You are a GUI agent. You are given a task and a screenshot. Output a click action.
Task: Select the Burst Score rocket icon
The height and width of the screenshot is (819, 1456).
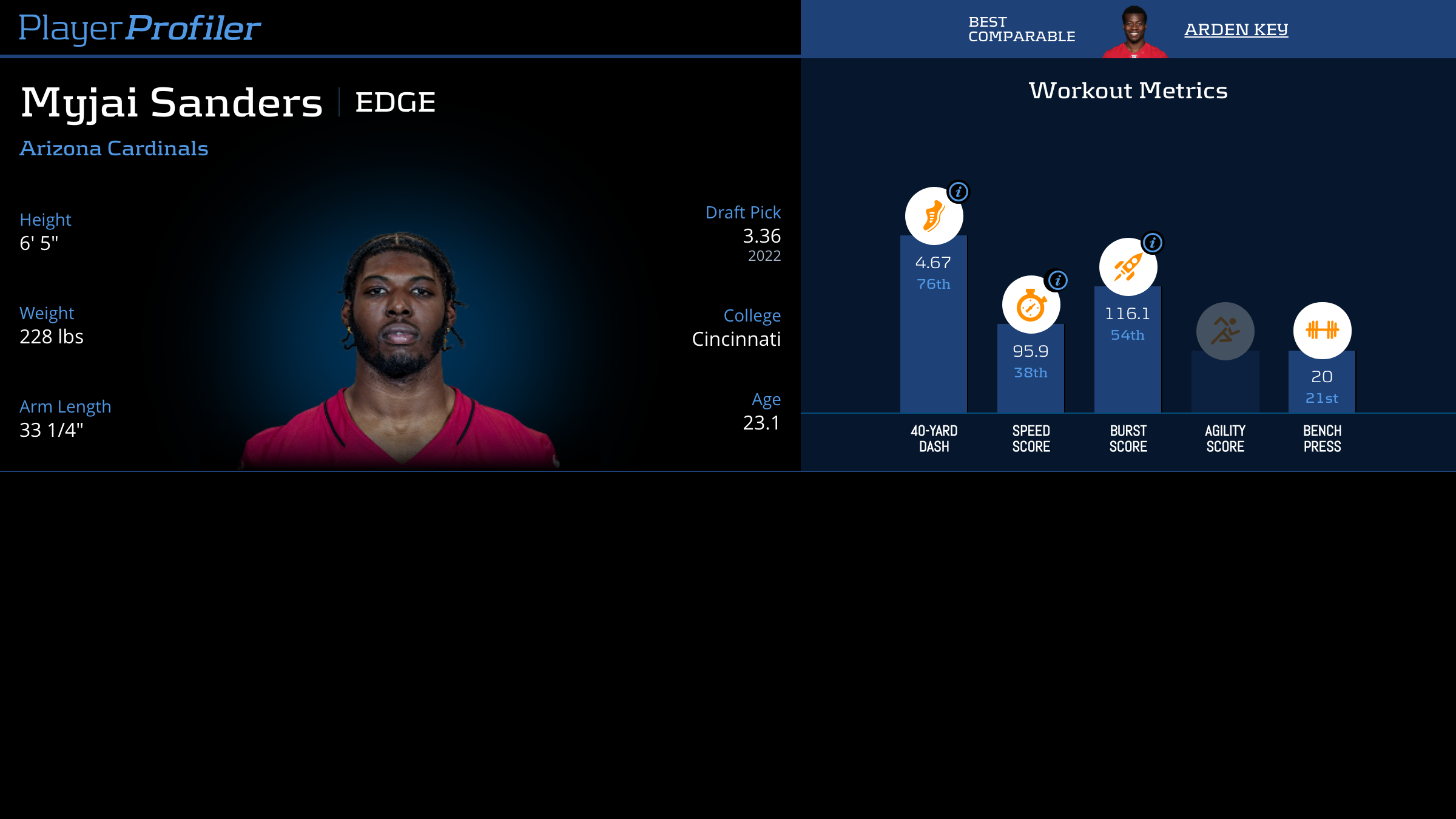point(1128,268)
